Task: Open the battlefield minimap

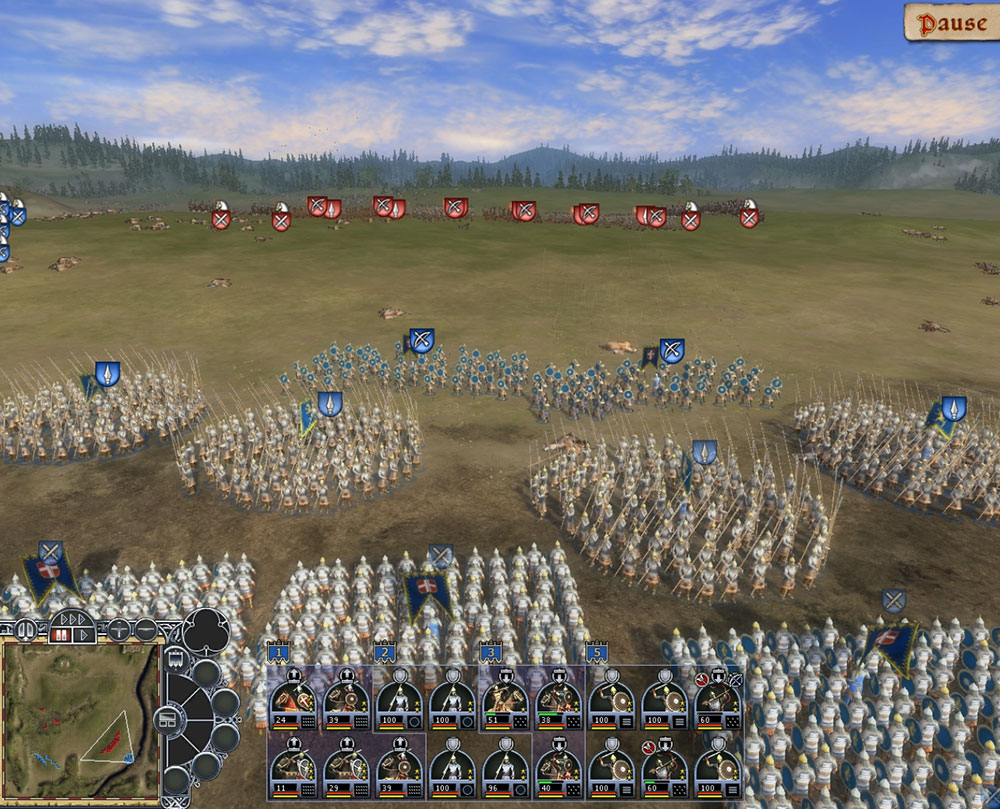Action: pyautogui.click(x=80, y=720)
